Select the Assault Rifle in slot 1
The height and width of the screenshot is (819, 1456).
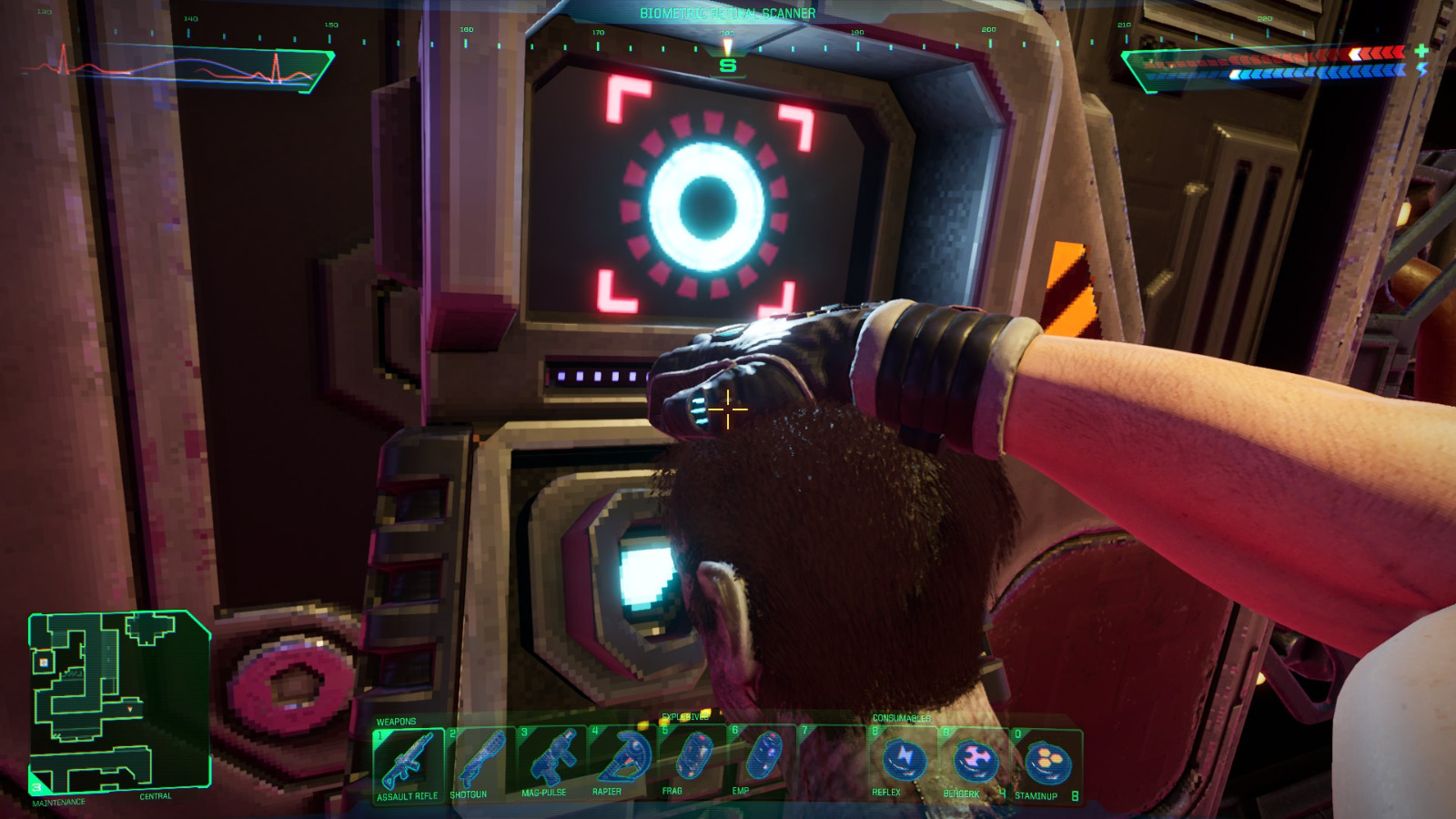tap(409, 763)
